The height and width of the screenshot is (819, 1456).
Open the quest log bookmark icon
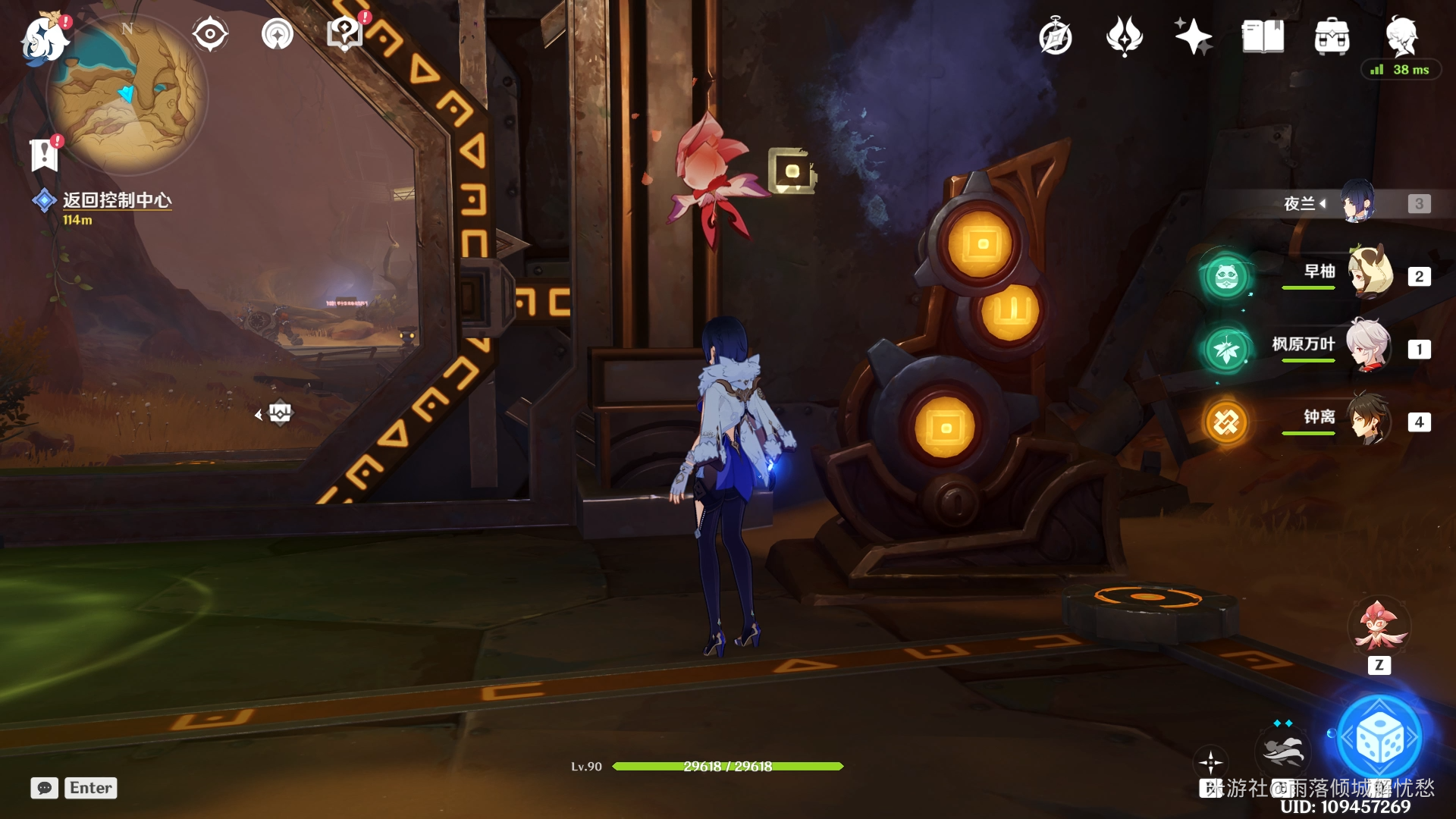[44, 155]
